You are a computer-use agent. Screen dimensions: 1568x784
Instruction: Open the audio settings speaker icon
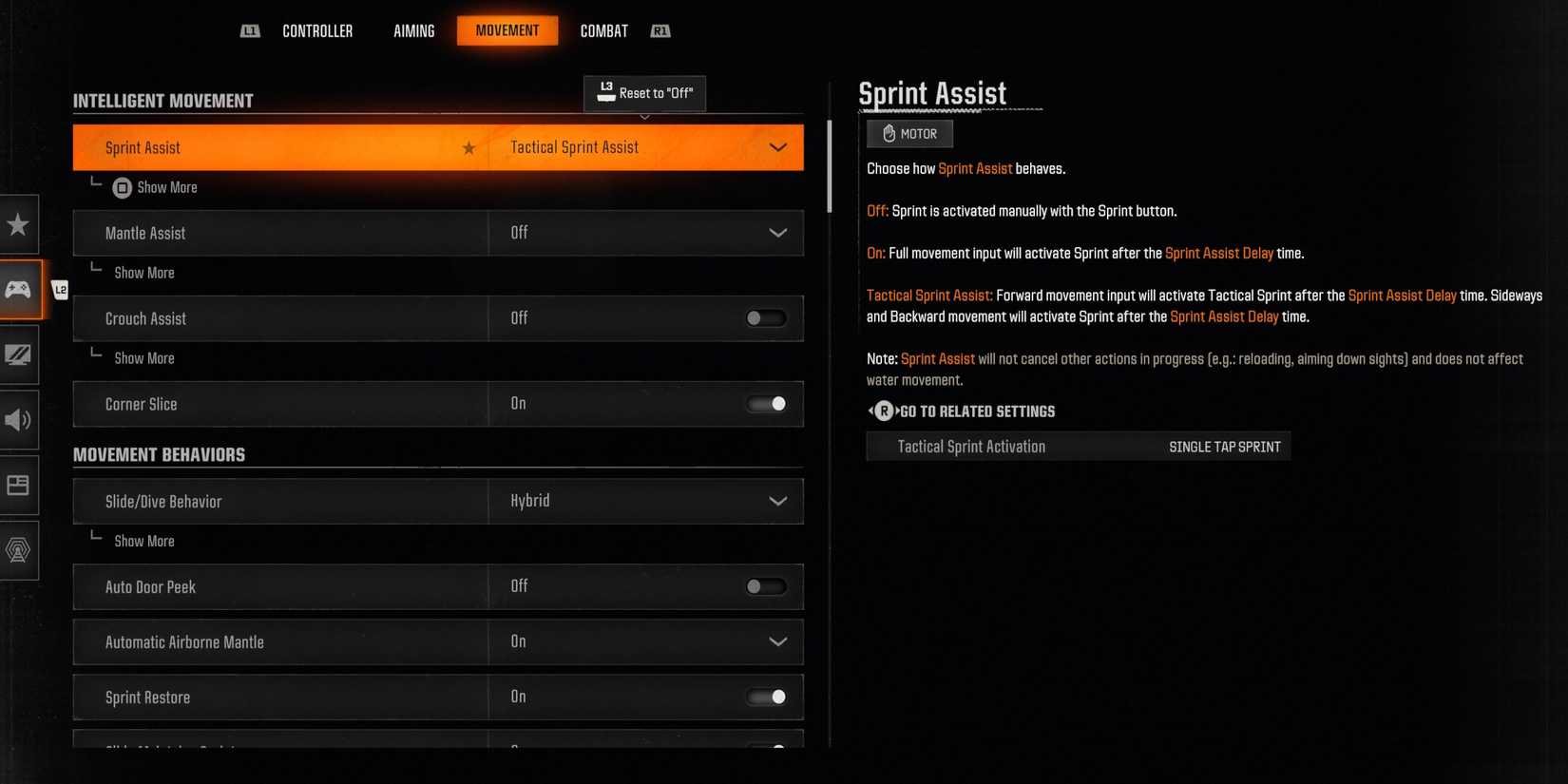tap(19, 420)
